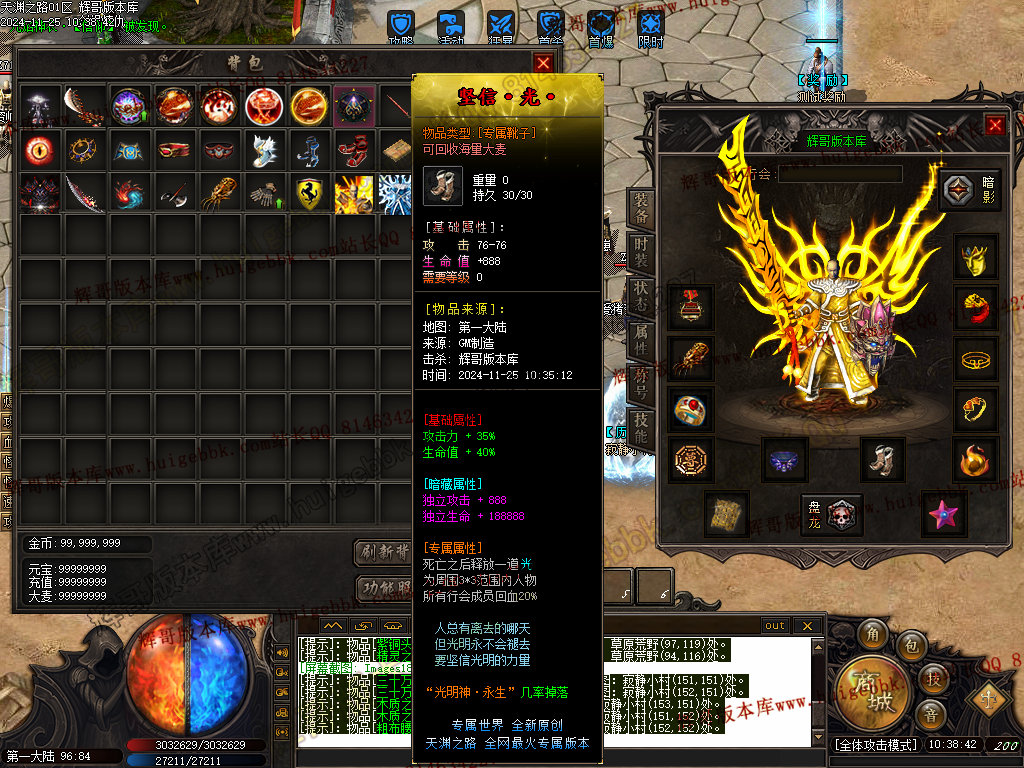Close the character equipment panel
The height and width of the screenshot is (768, 1024).
(994, 125)
